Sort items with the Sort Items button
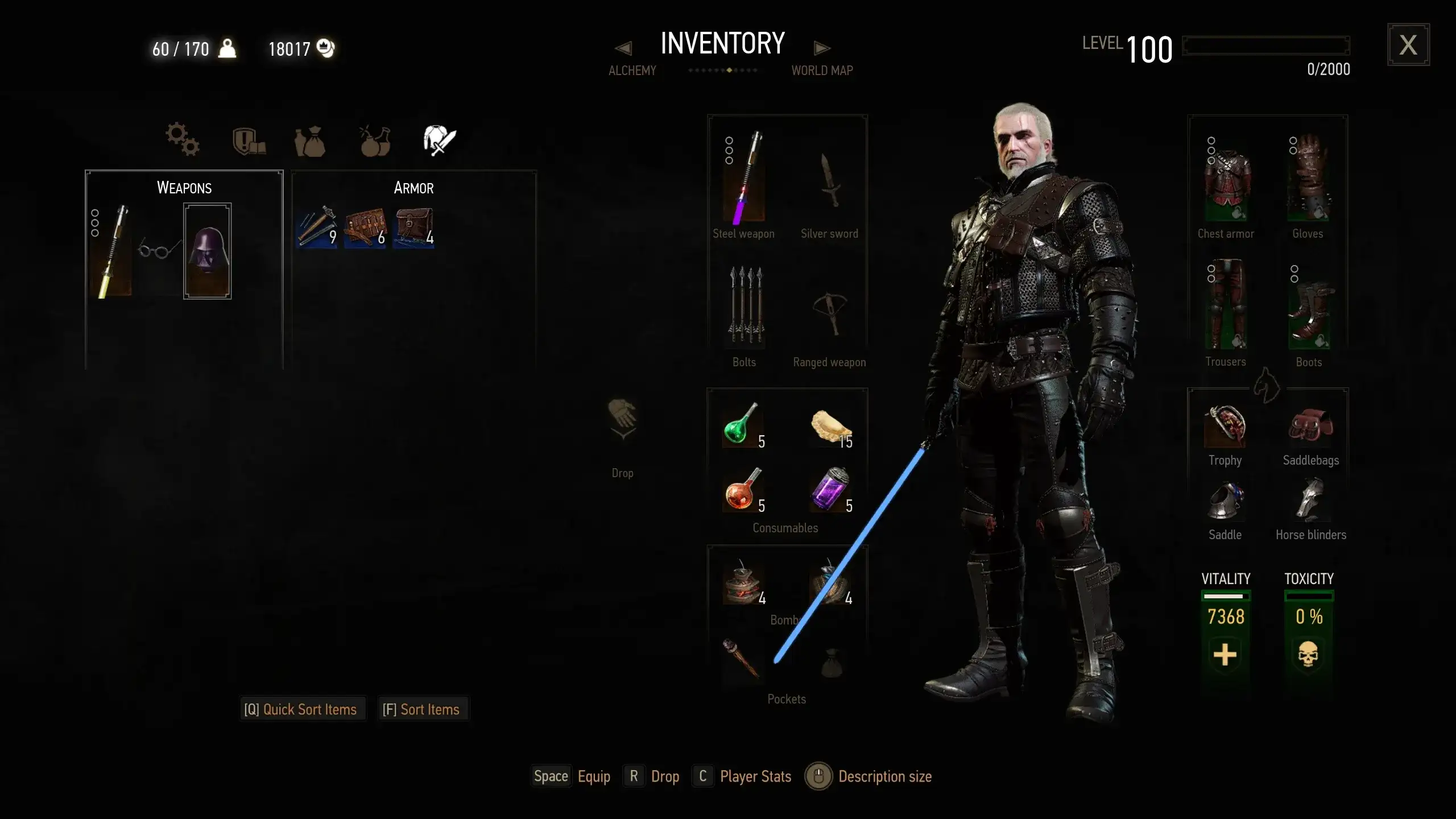The width and height of the screenshot is (1456, 819). click(421, 709)
